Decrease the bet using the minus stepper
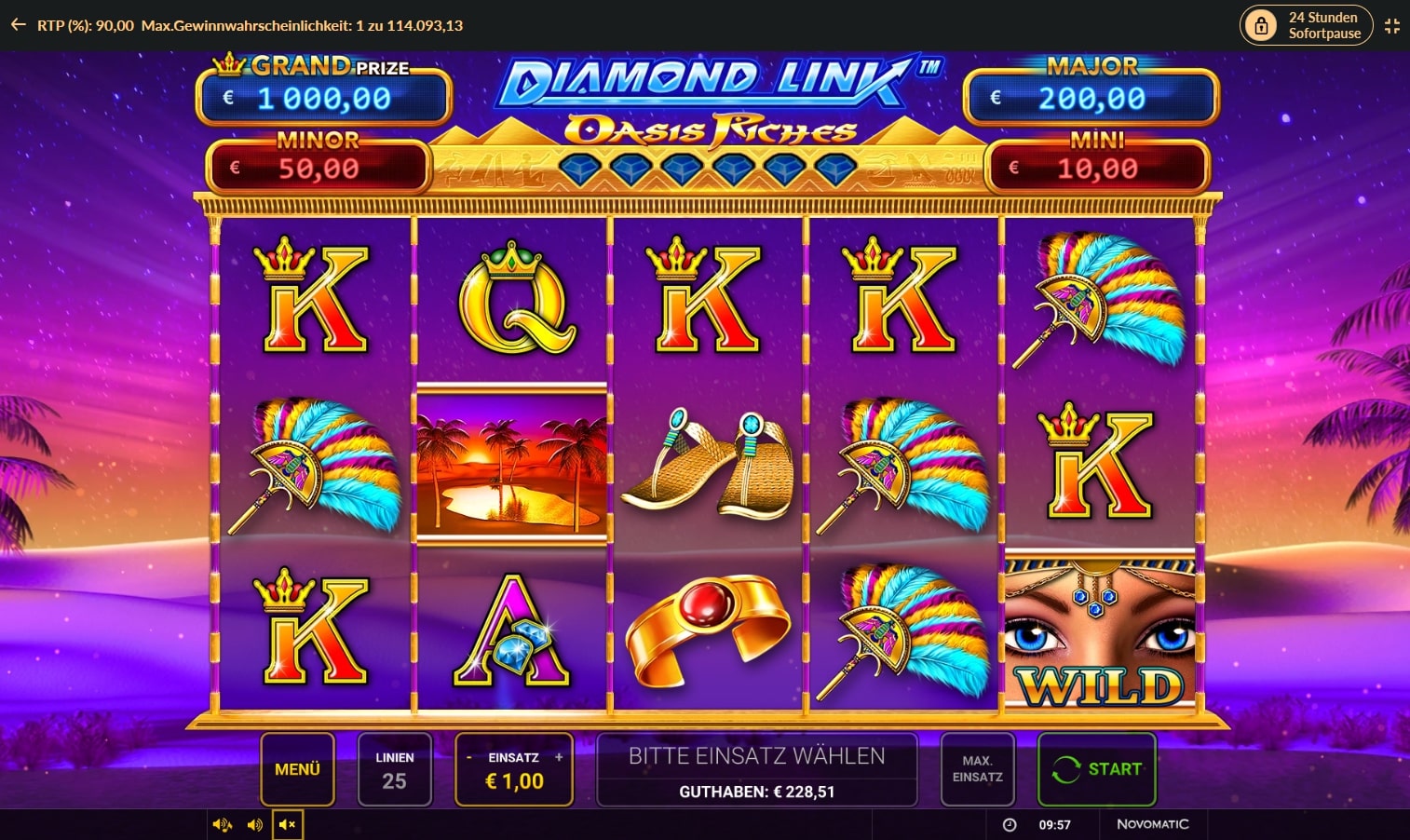This screenshot has width=1410, height=840. coord(468,758)
